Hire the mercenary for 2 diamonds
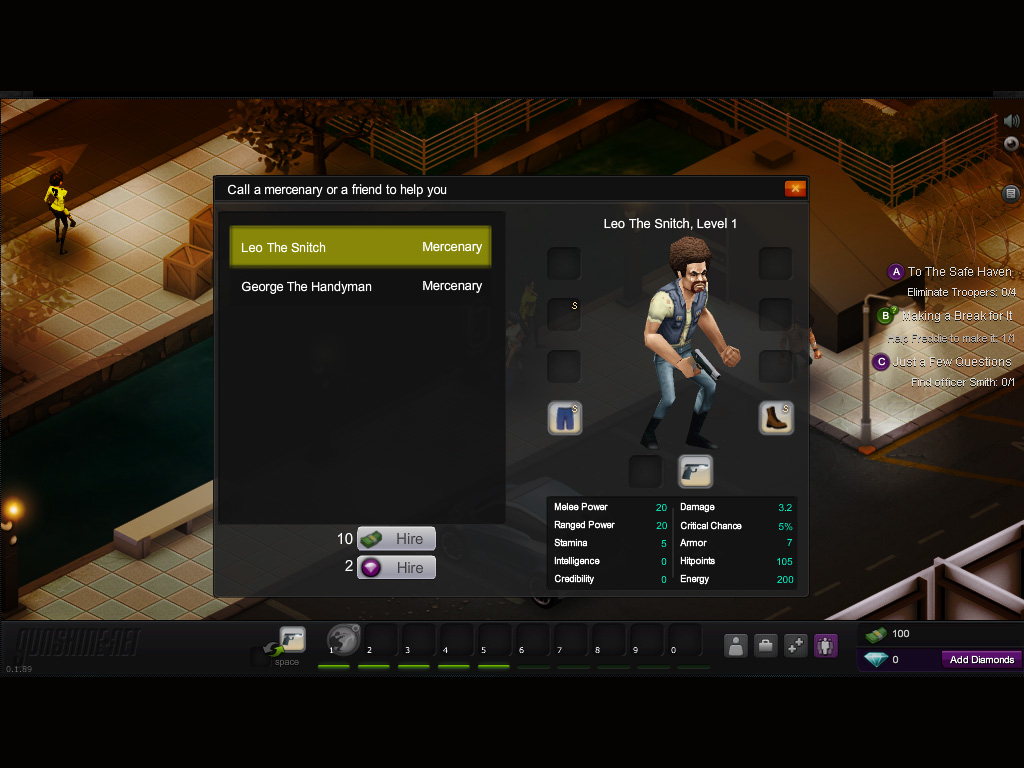1024x768 pixels. point(396,568)
